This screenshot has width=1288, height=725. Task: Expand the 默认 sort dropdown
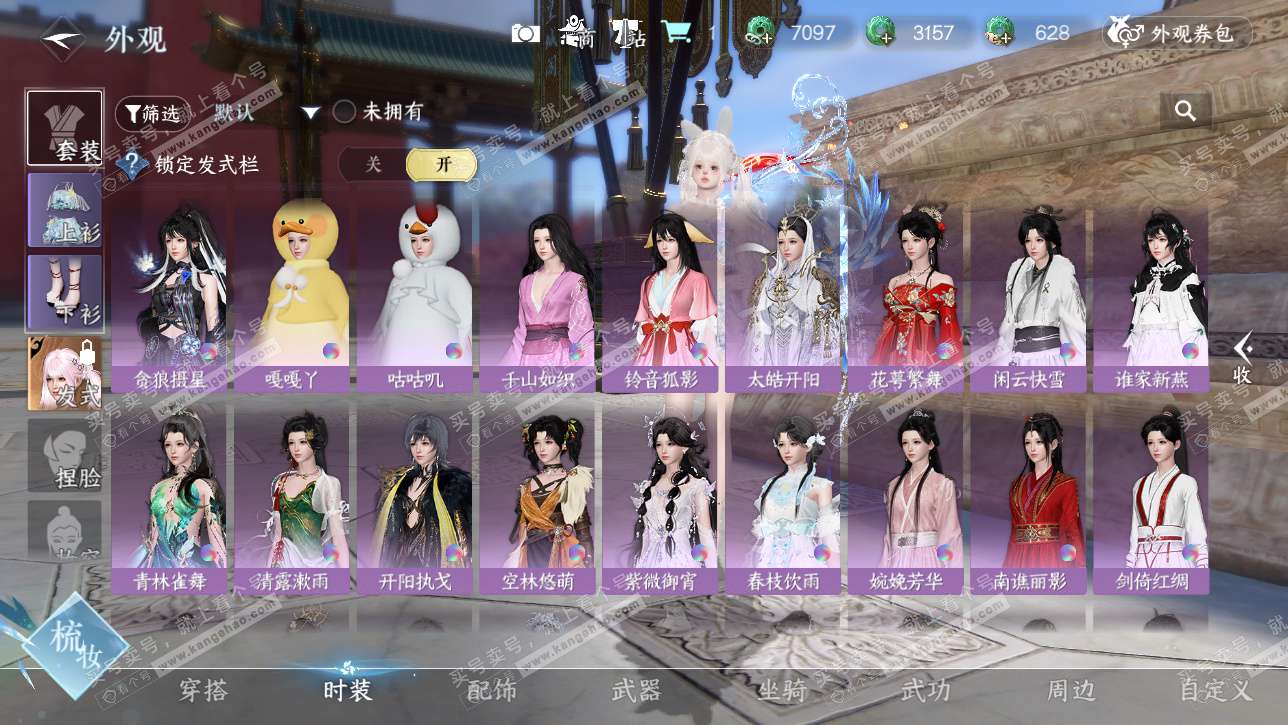point(311,113)
